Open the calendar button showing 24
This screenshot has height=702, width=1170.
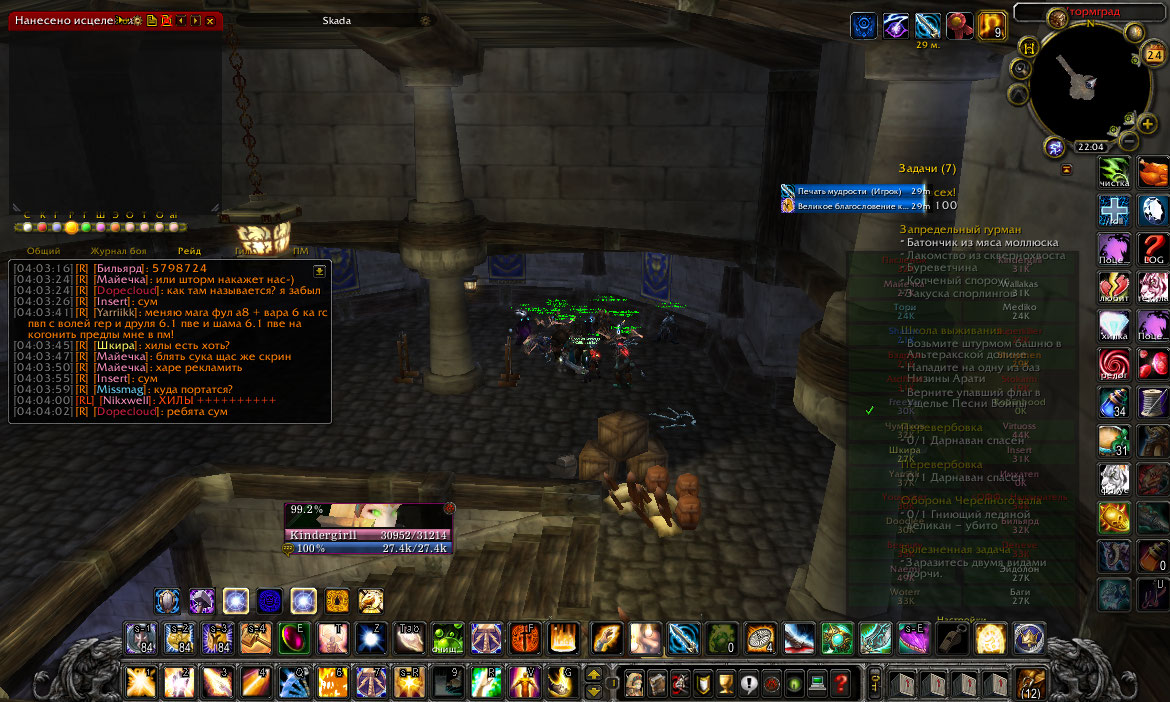1154,55
